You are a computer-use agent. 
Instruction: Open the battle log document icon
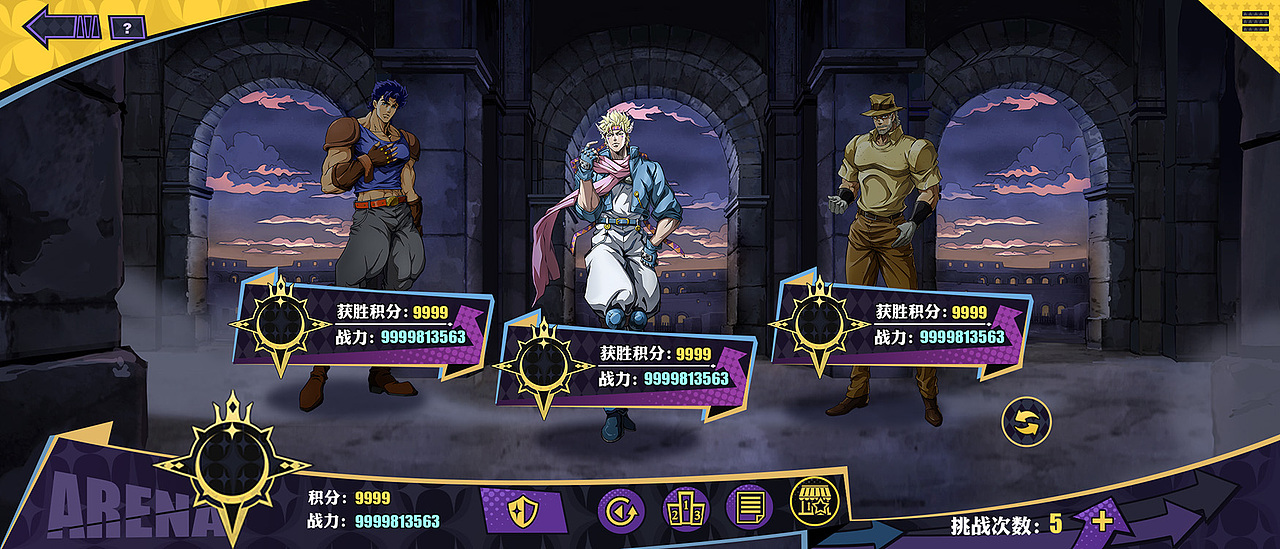click(x=749, y=509)
